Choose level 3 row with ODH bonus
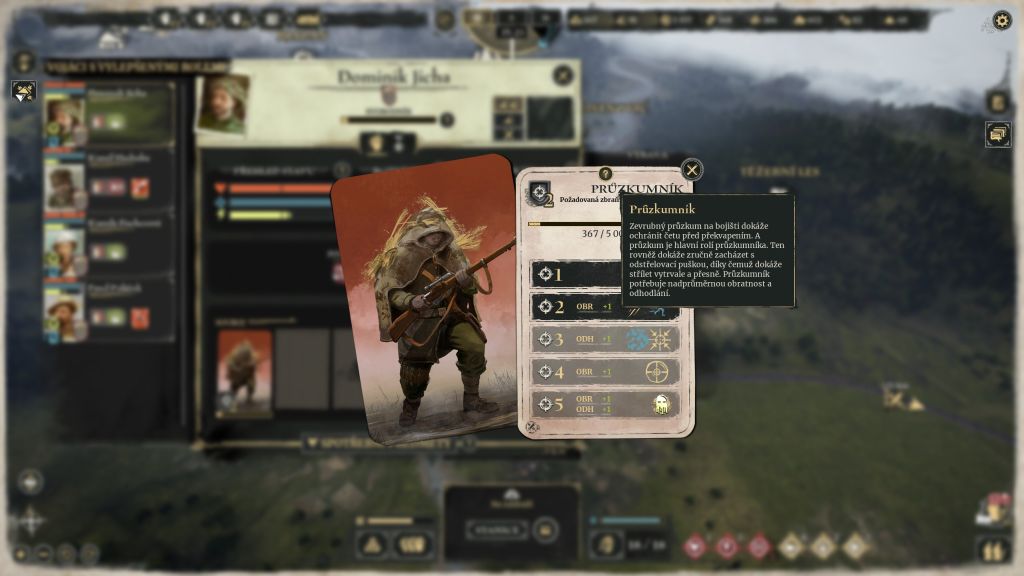Viewport: 1024px width, 576px height. pos(604,339)
